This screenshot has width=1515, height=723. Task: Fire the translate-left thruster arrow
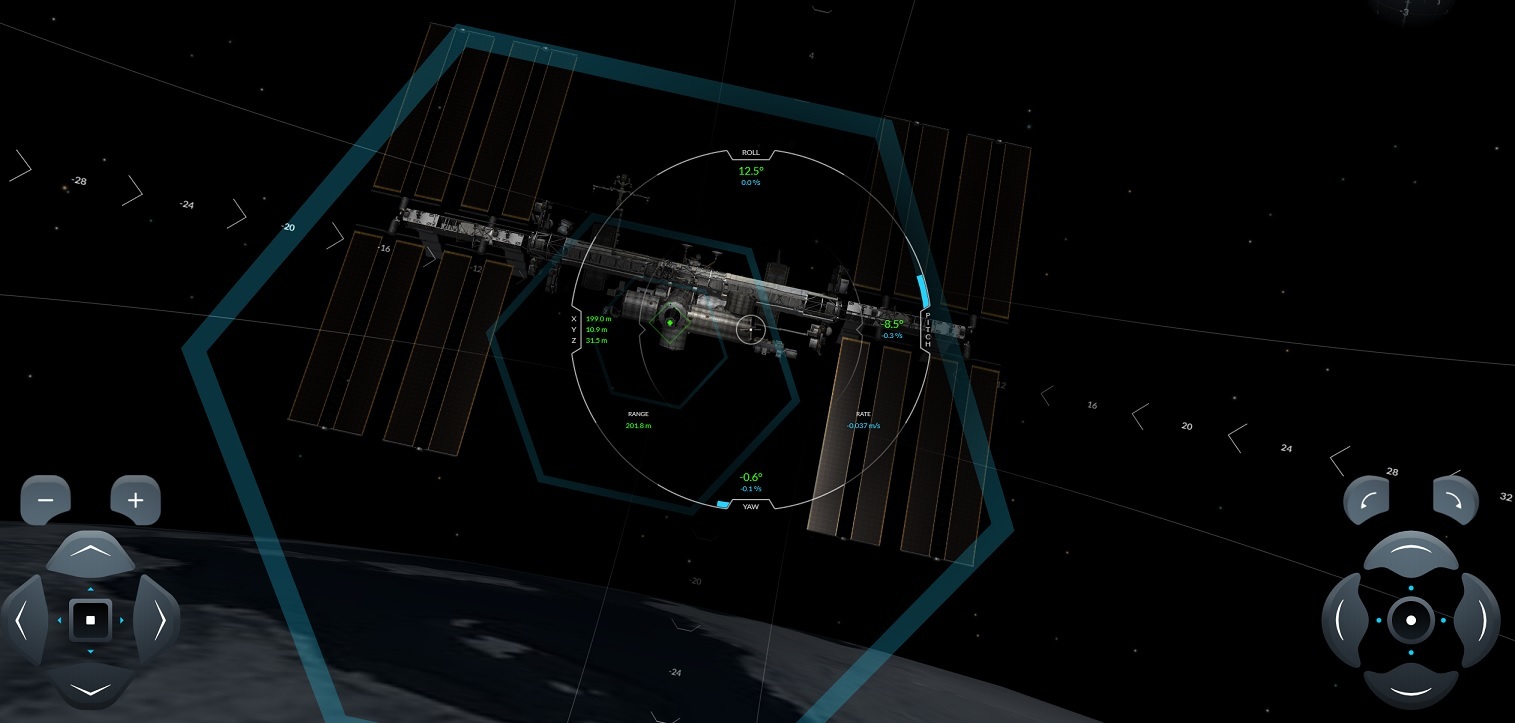(22, 620)
